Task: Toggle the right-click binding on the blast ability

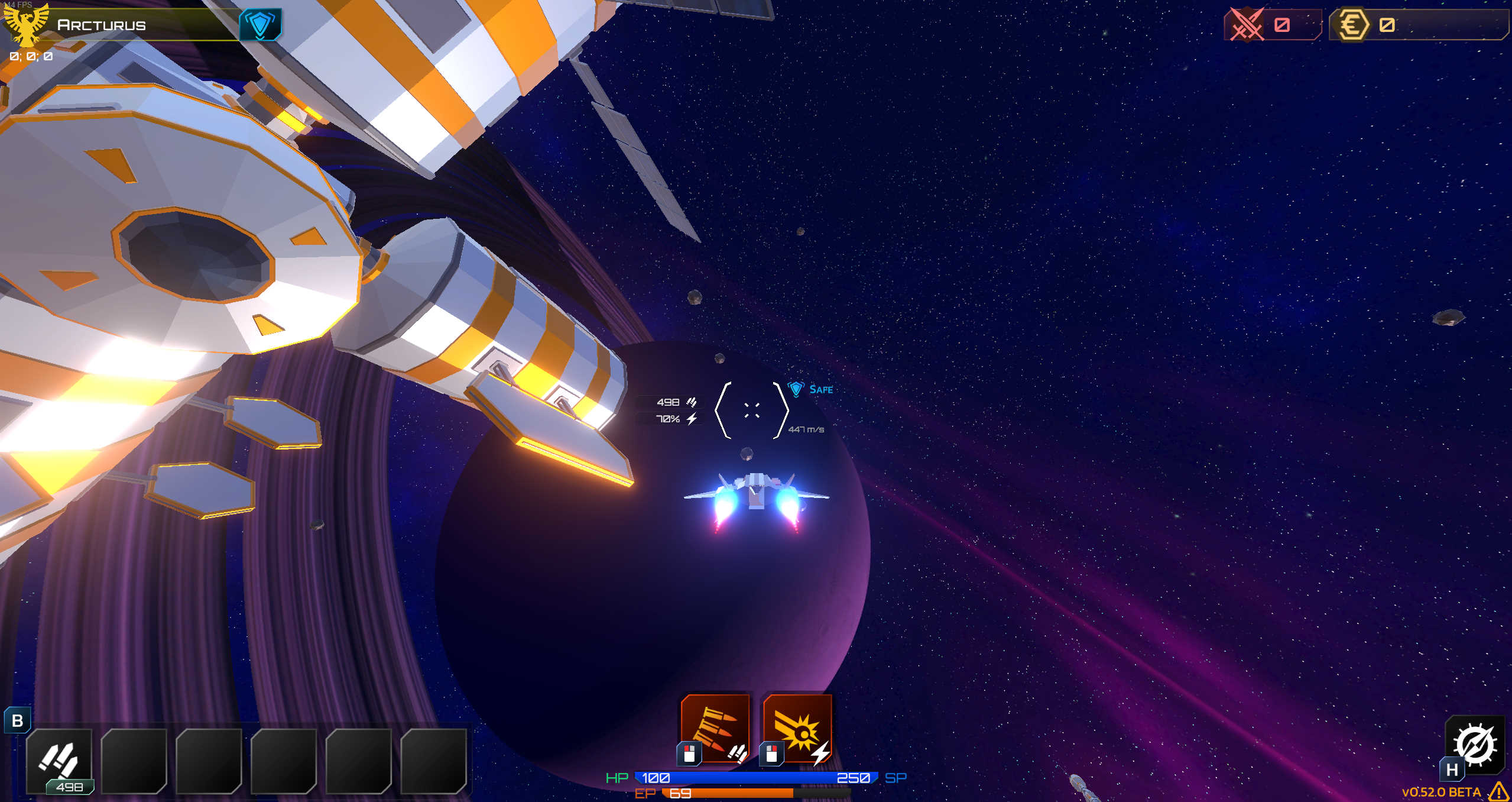Action: (x=772, y=754)
